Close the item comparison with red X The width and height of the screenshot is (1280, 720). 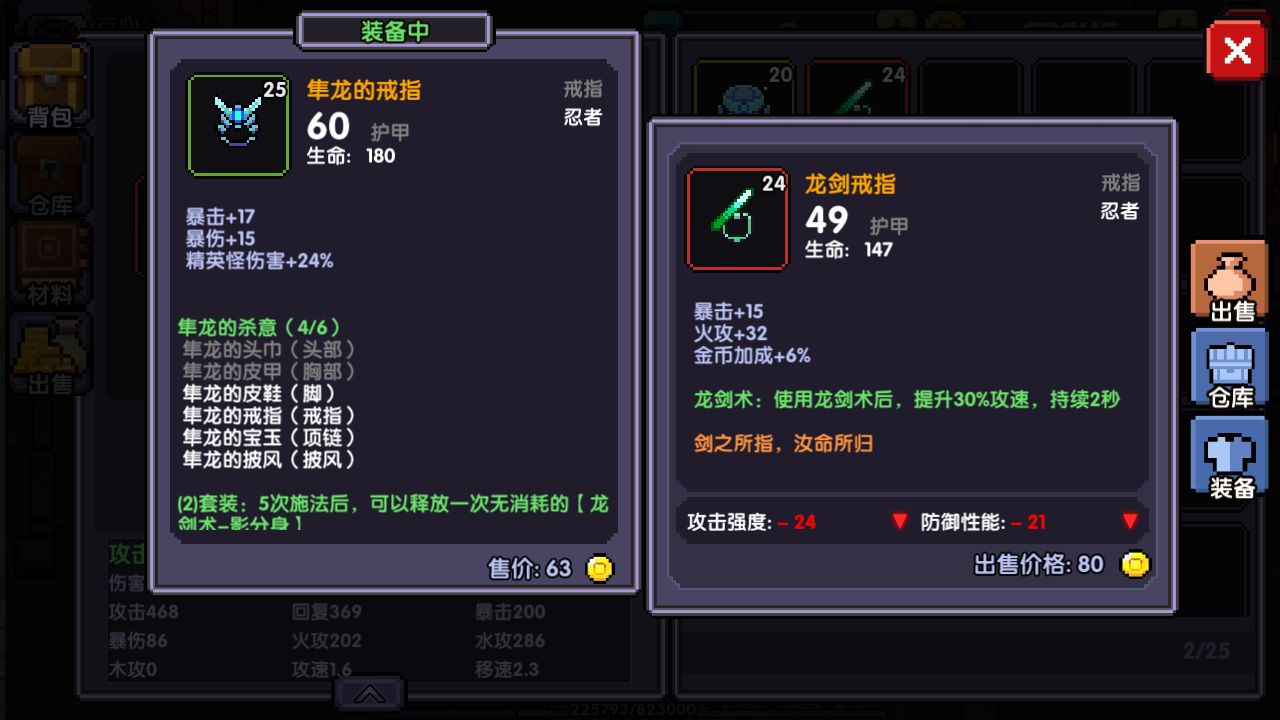[1237, 49]
